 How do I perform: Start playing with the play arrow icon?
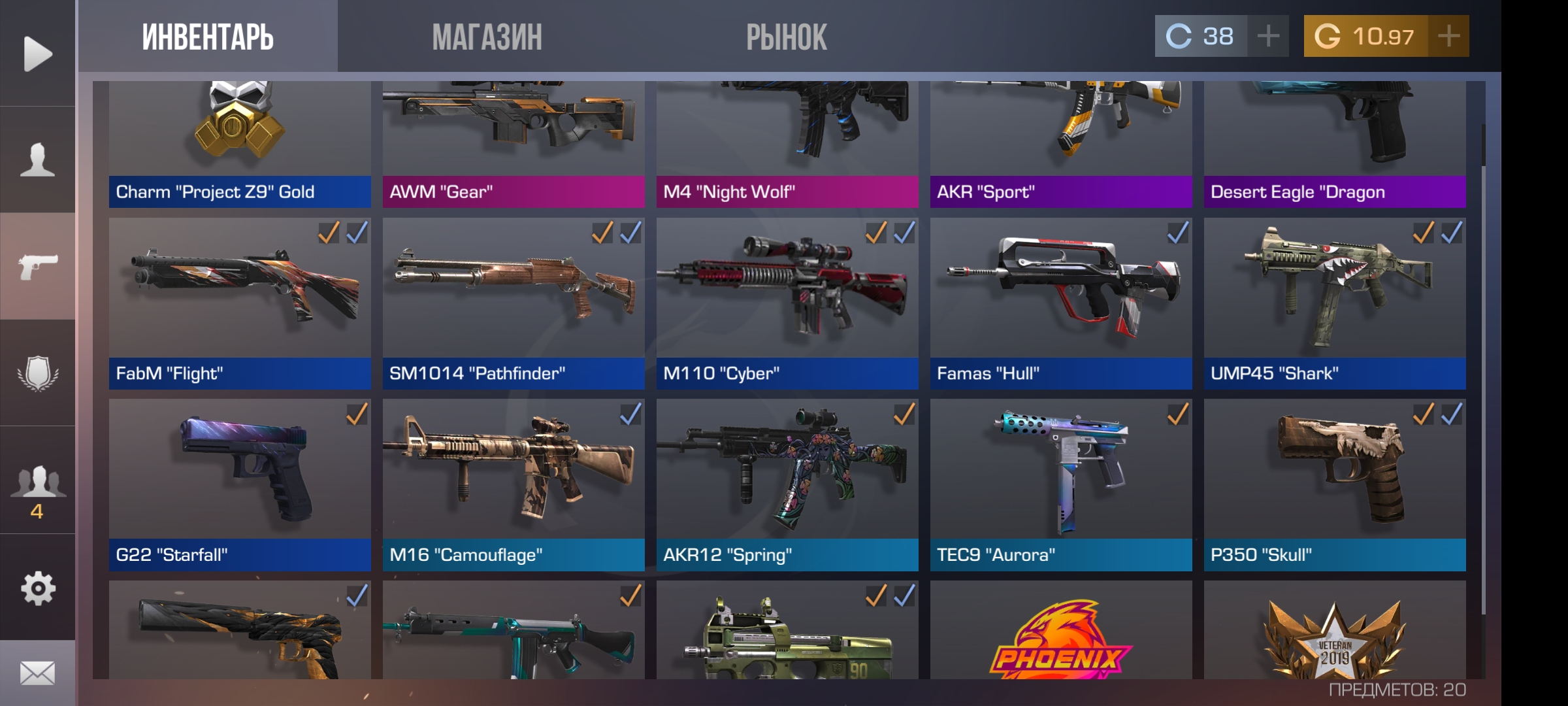(37, 54)
